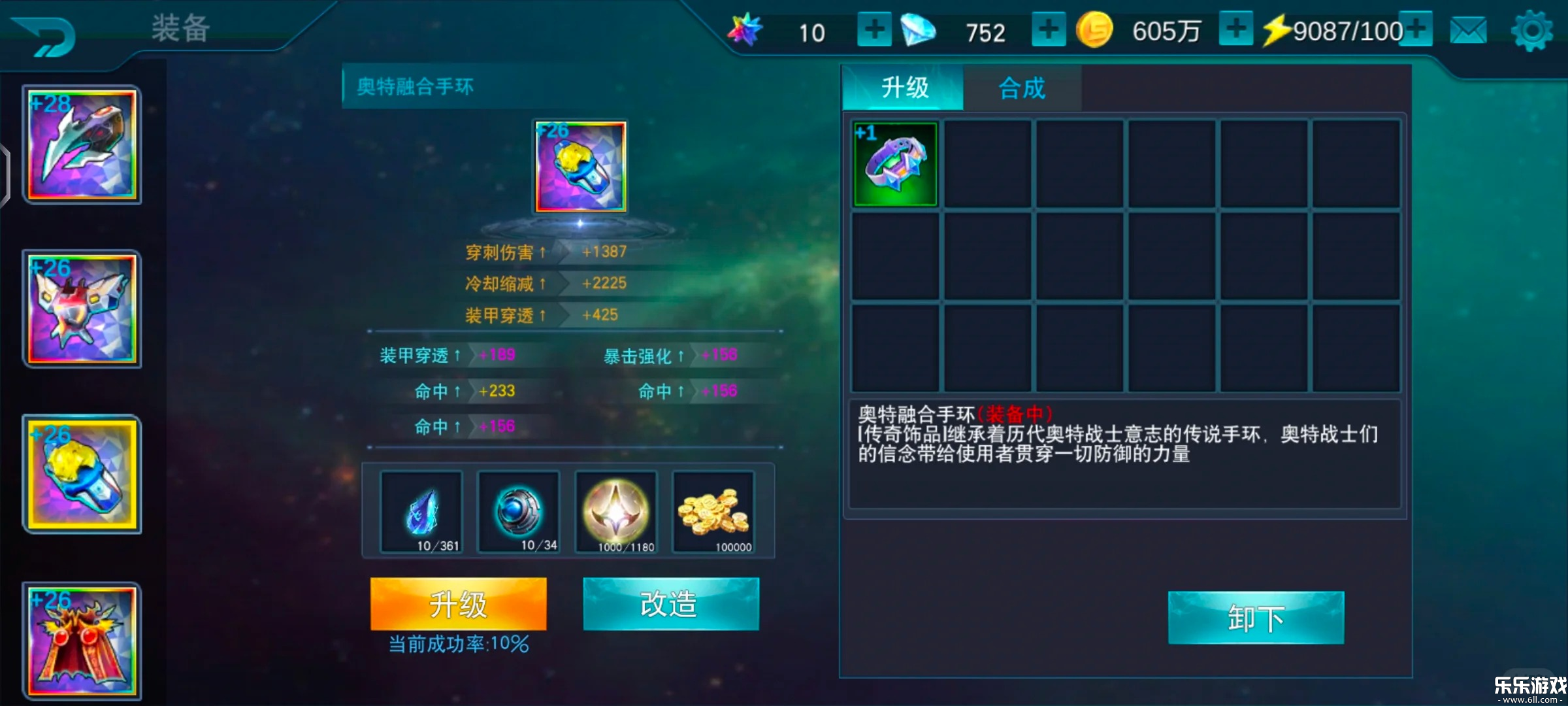
Task: Select the blue crystal upgrade material icon
Action: 421,513
